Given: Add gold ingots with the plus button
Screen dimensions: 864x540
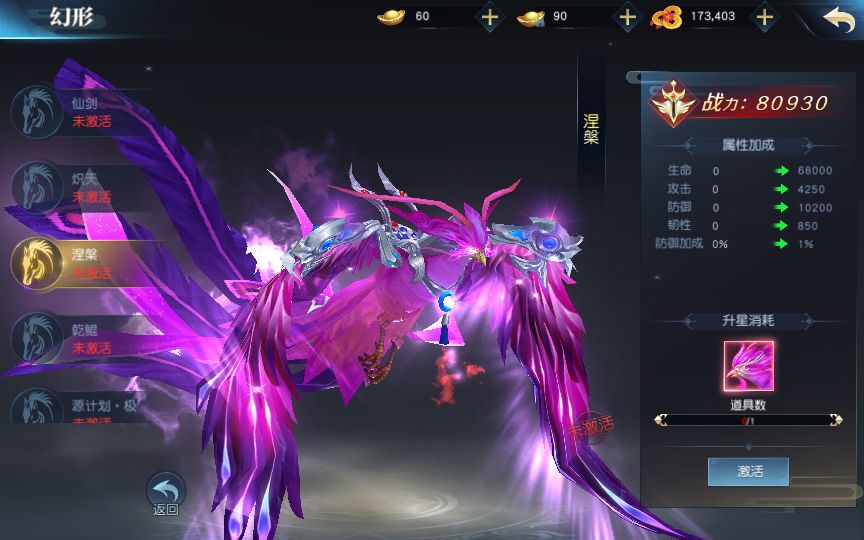Looking at the screenshot, I should (x=489, y=17).
